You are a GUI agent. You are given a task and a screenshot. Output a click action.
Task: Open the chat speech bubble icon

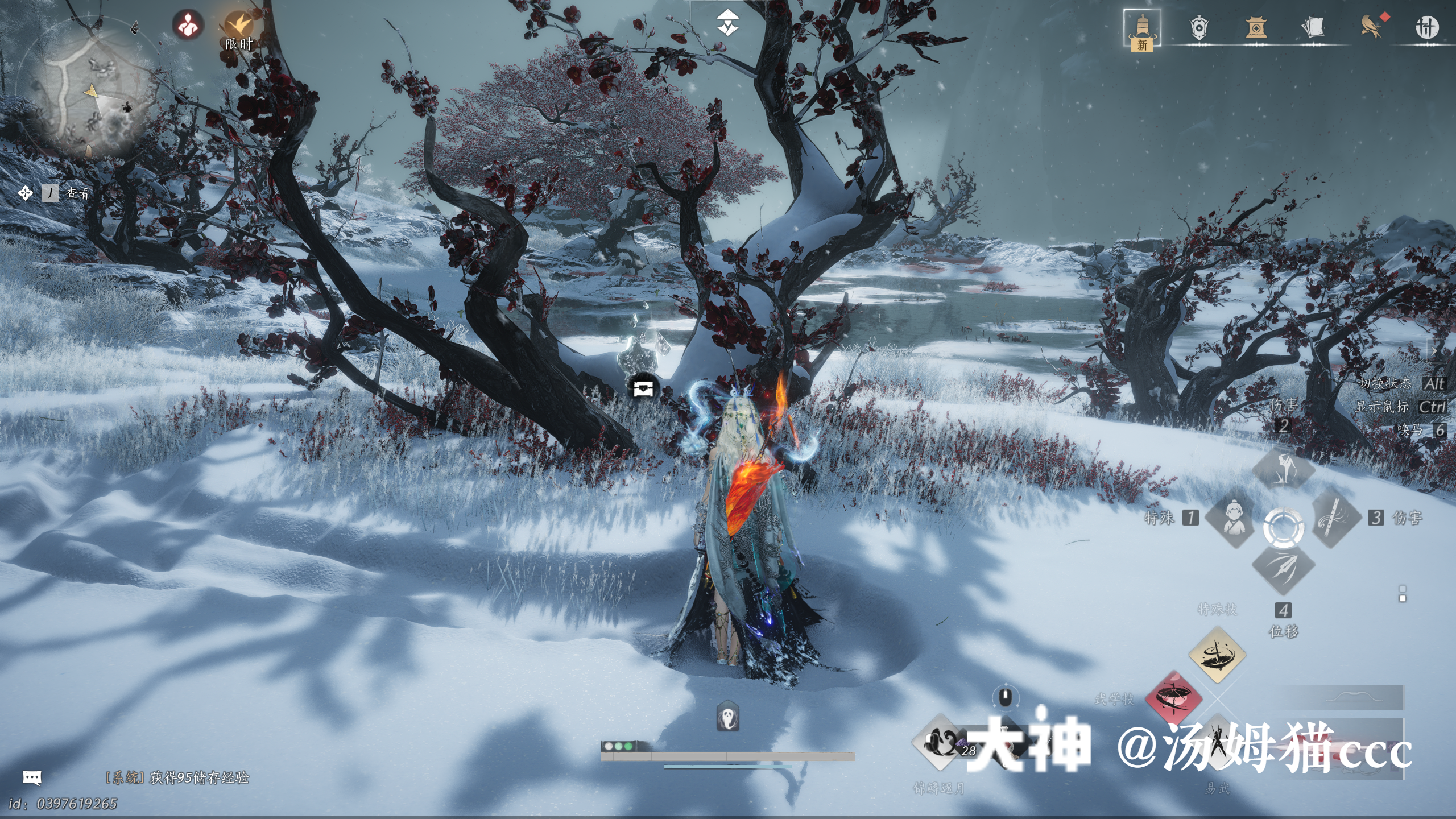pyautogui.click(x=32, y=777)
